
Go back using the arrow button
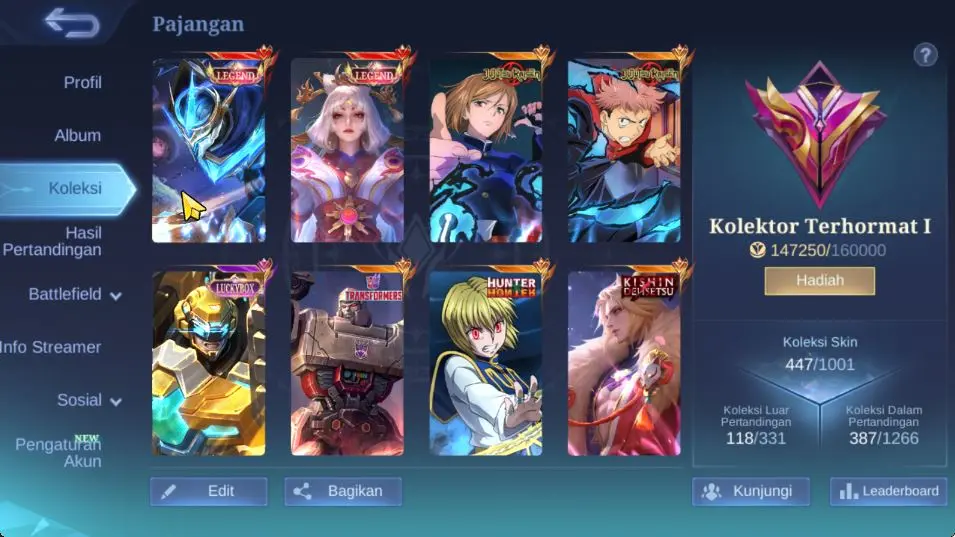[x=71, y=23]
